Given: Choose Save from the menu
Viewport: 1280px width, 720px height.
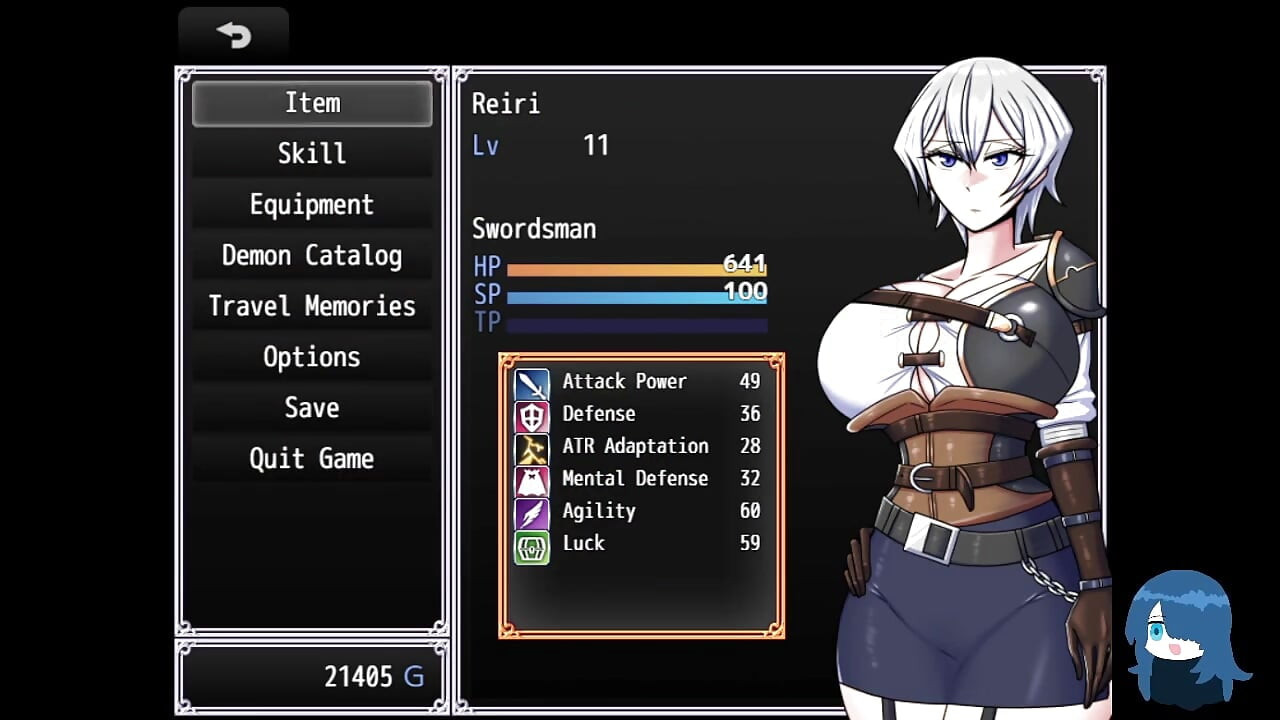Looking at the screenshot, I should tap(312, 408).
